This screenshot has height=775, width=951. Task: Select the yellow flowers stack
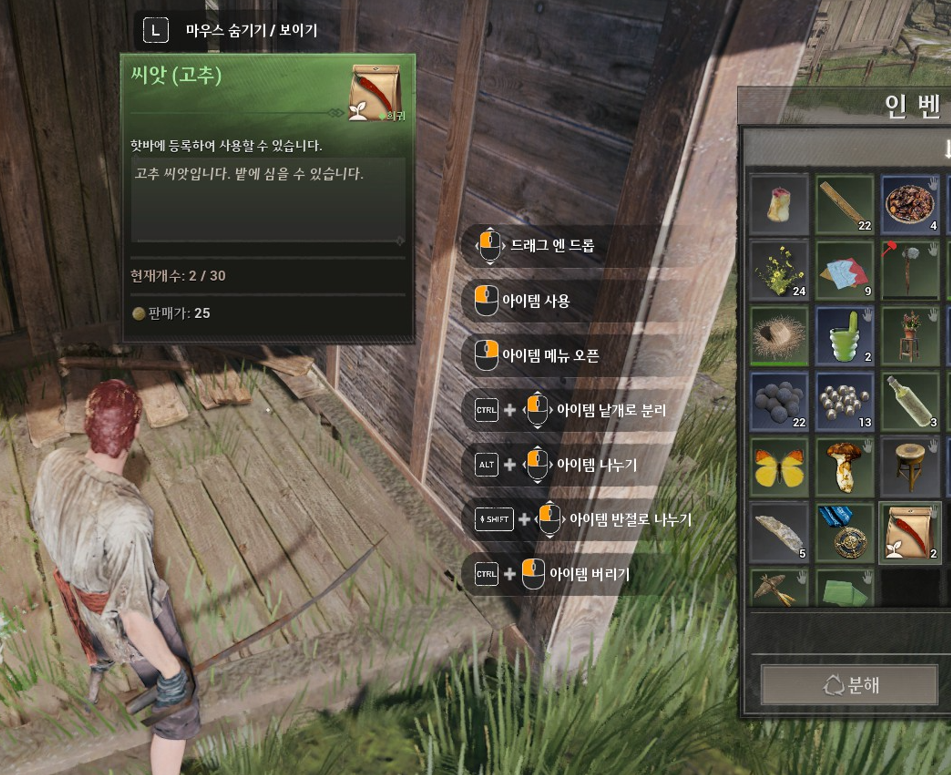tap(779, 270)
